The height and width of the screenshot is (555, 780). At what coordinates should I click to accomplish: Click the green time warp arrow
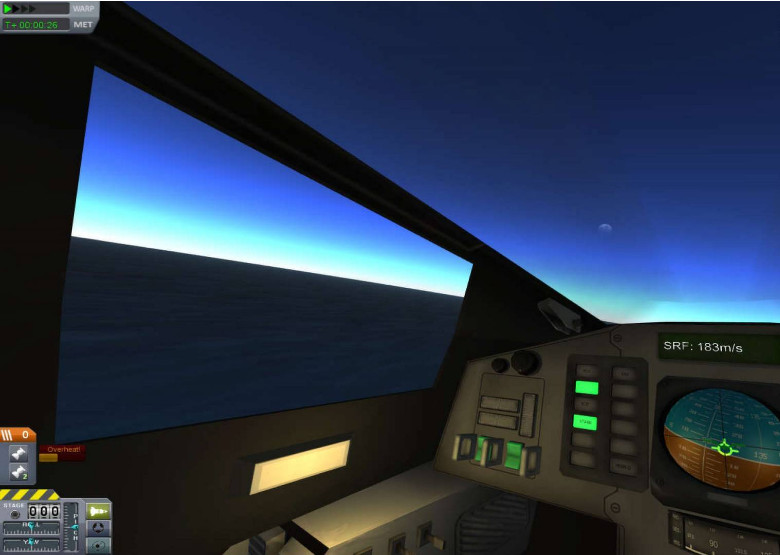click(9, 8)
